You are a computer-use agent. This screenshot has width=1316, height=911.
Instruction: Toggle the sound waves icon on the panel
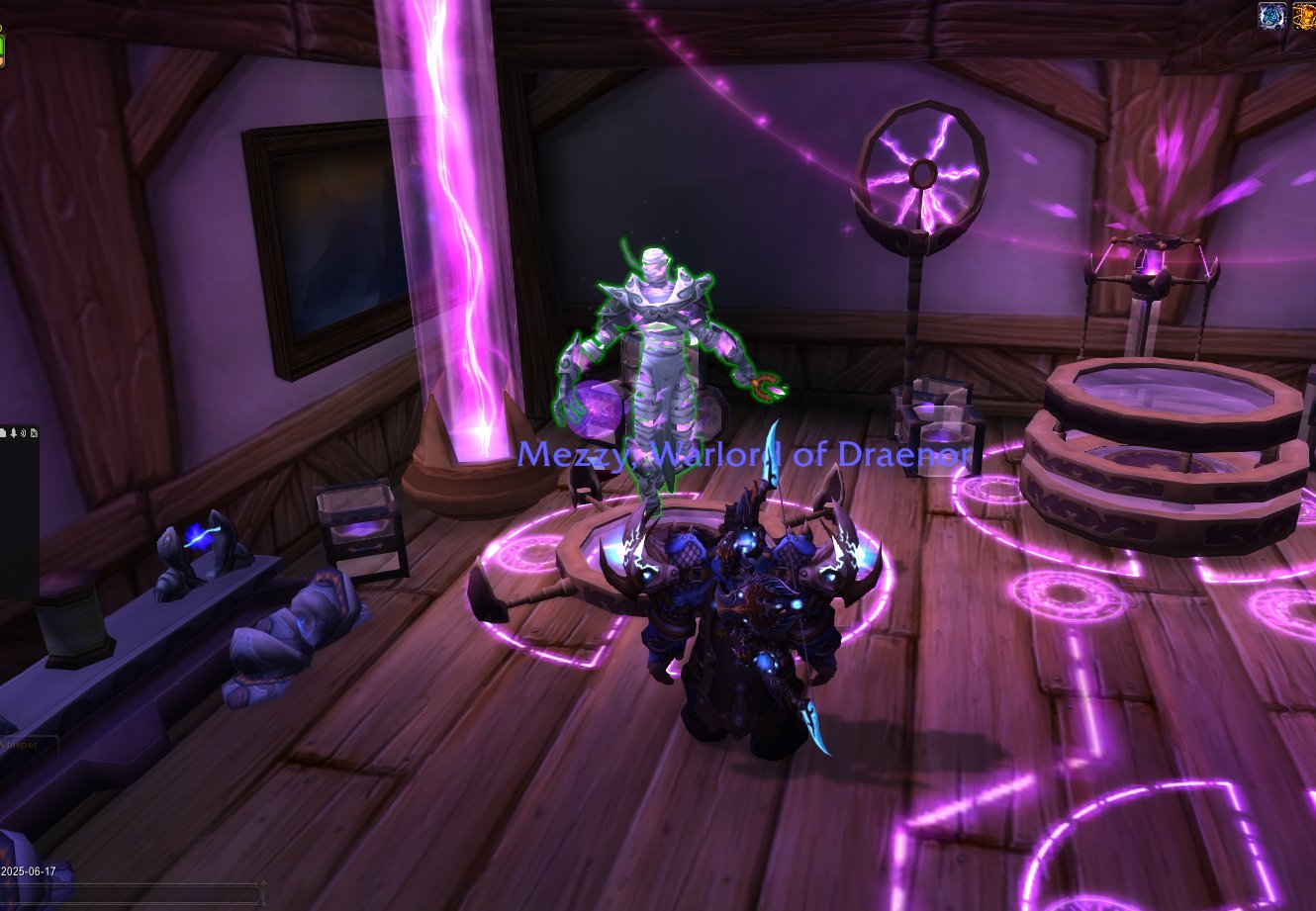click(23, 433)
